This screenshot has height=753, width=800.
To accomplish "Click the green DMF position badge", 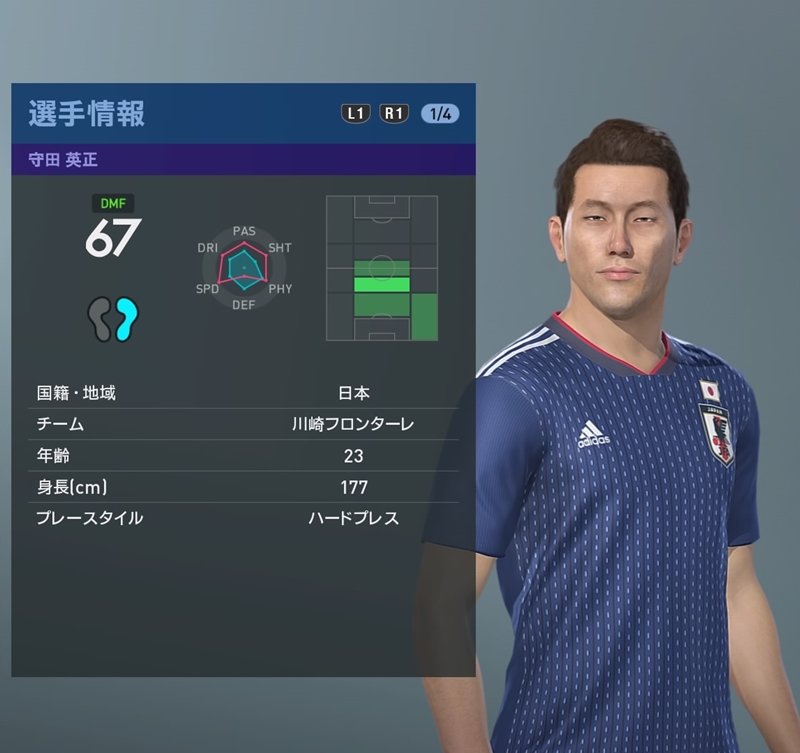I will (112, 203).
